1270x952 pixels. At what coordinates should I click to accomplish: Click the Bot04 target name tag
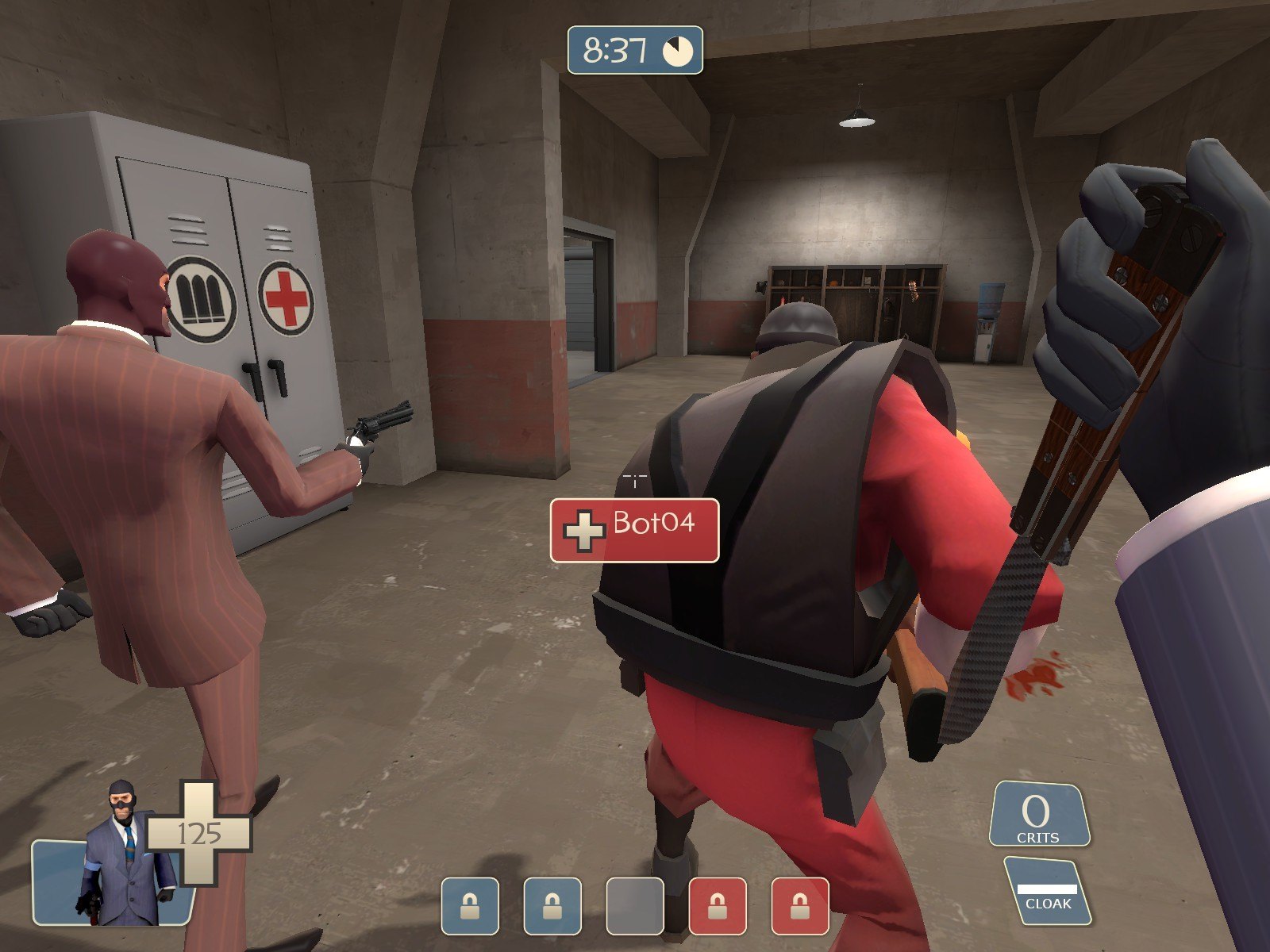[x=635, y=530]
